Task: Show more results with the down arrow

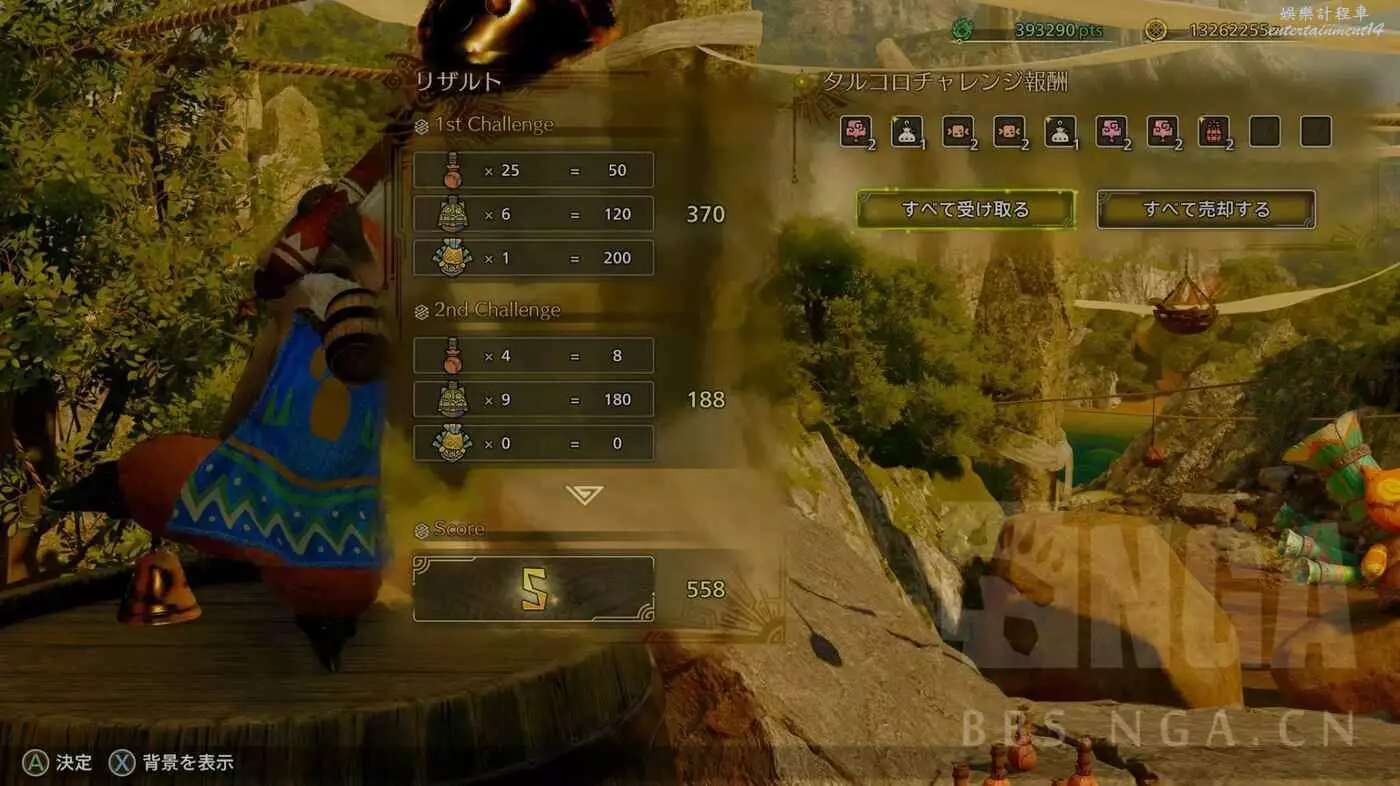Action: point(584,494)
